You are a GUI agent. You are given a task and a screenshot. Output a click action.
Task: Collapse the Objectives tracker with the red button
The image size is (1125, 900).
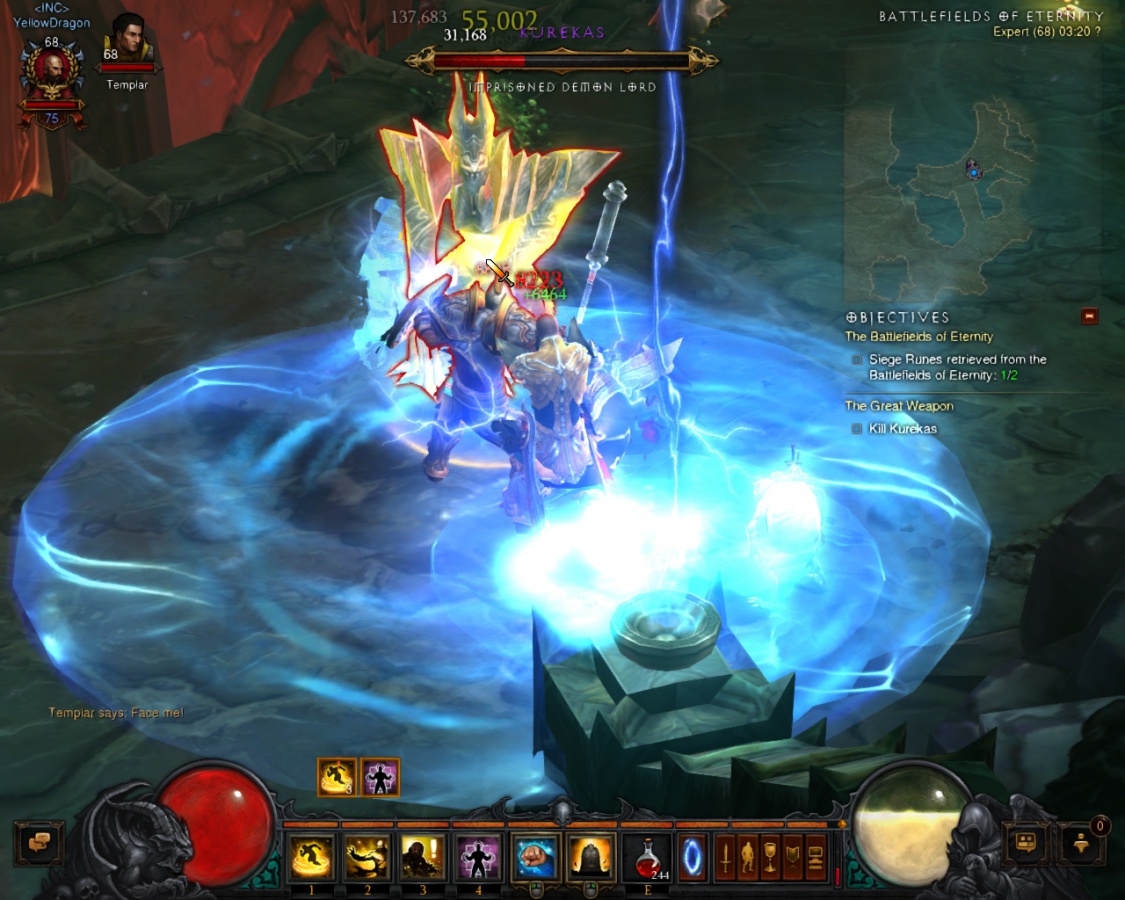point(1089,316)
